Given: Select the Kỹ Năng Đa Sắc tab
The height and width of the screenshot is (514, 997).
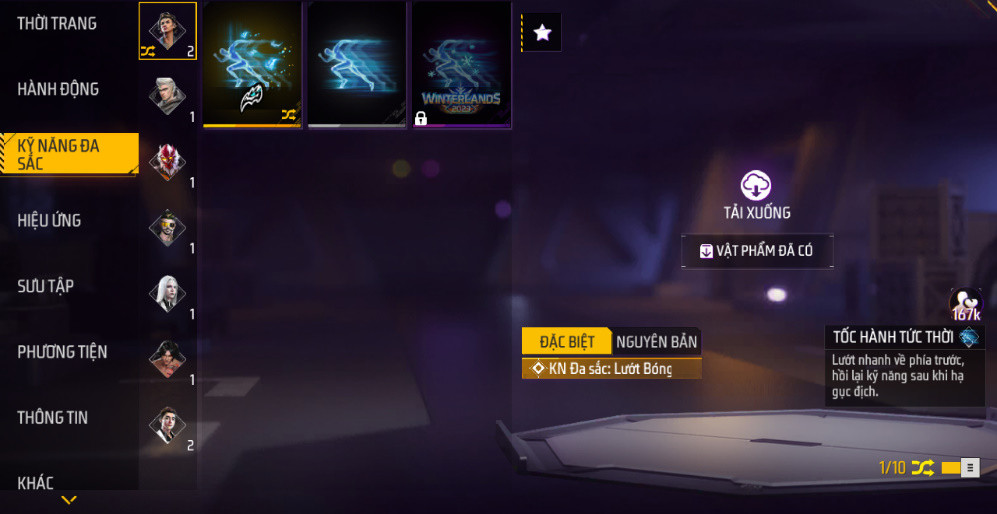Looking at the screenshot, I should 66,154.
